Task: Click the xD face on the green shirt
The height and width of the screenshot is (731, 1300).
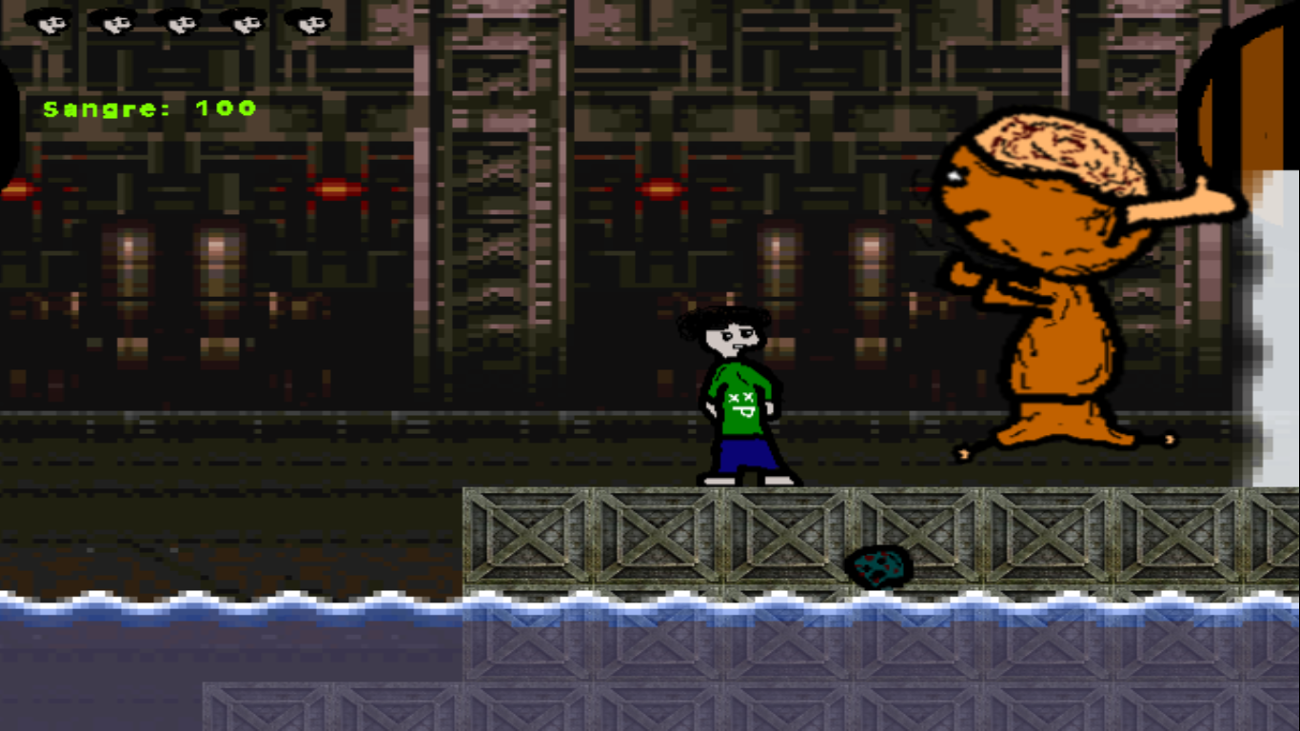Action: click(x=742, y=404)
